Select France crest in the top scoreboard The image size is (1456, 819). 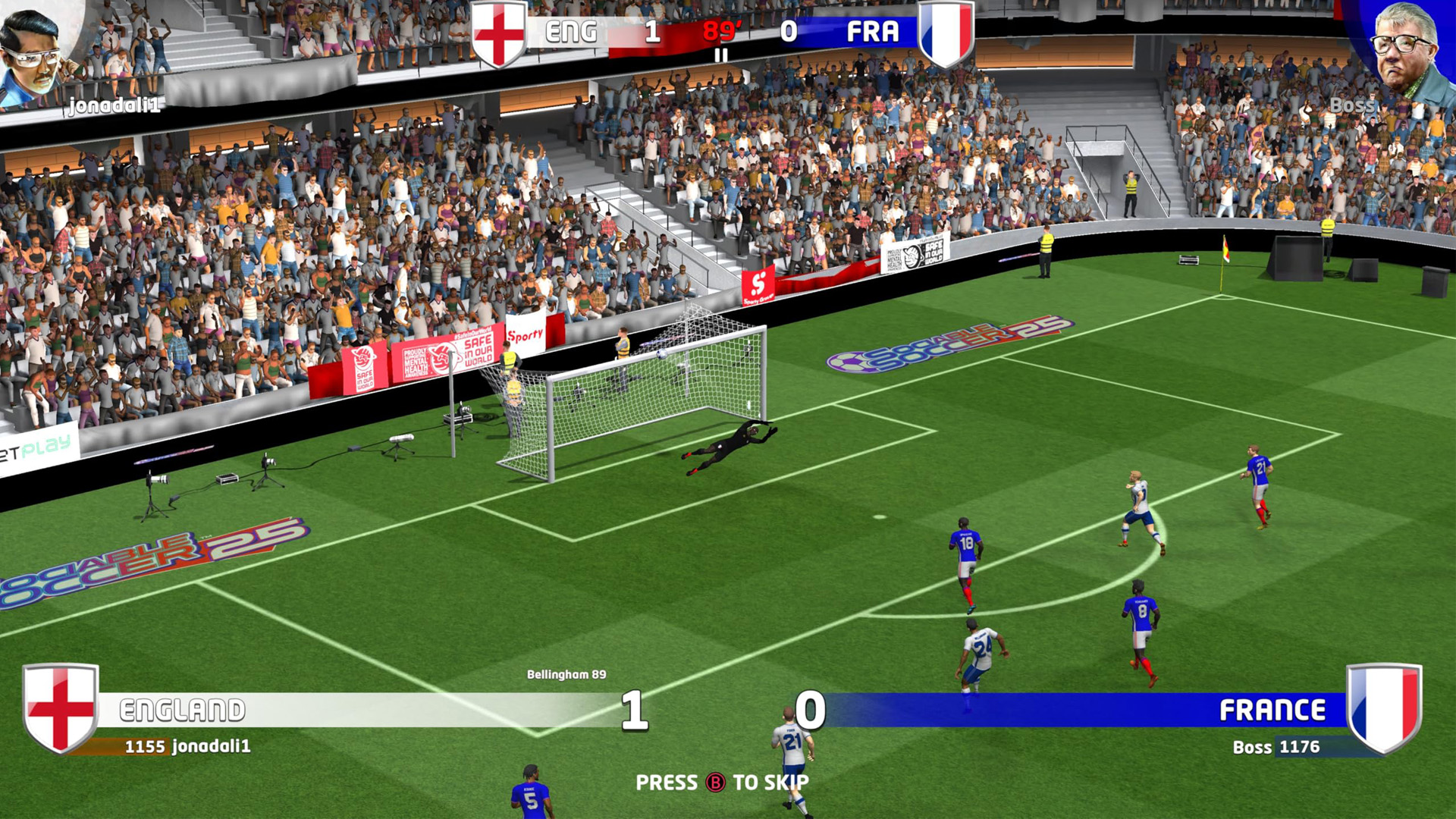(x=945, y=33)
